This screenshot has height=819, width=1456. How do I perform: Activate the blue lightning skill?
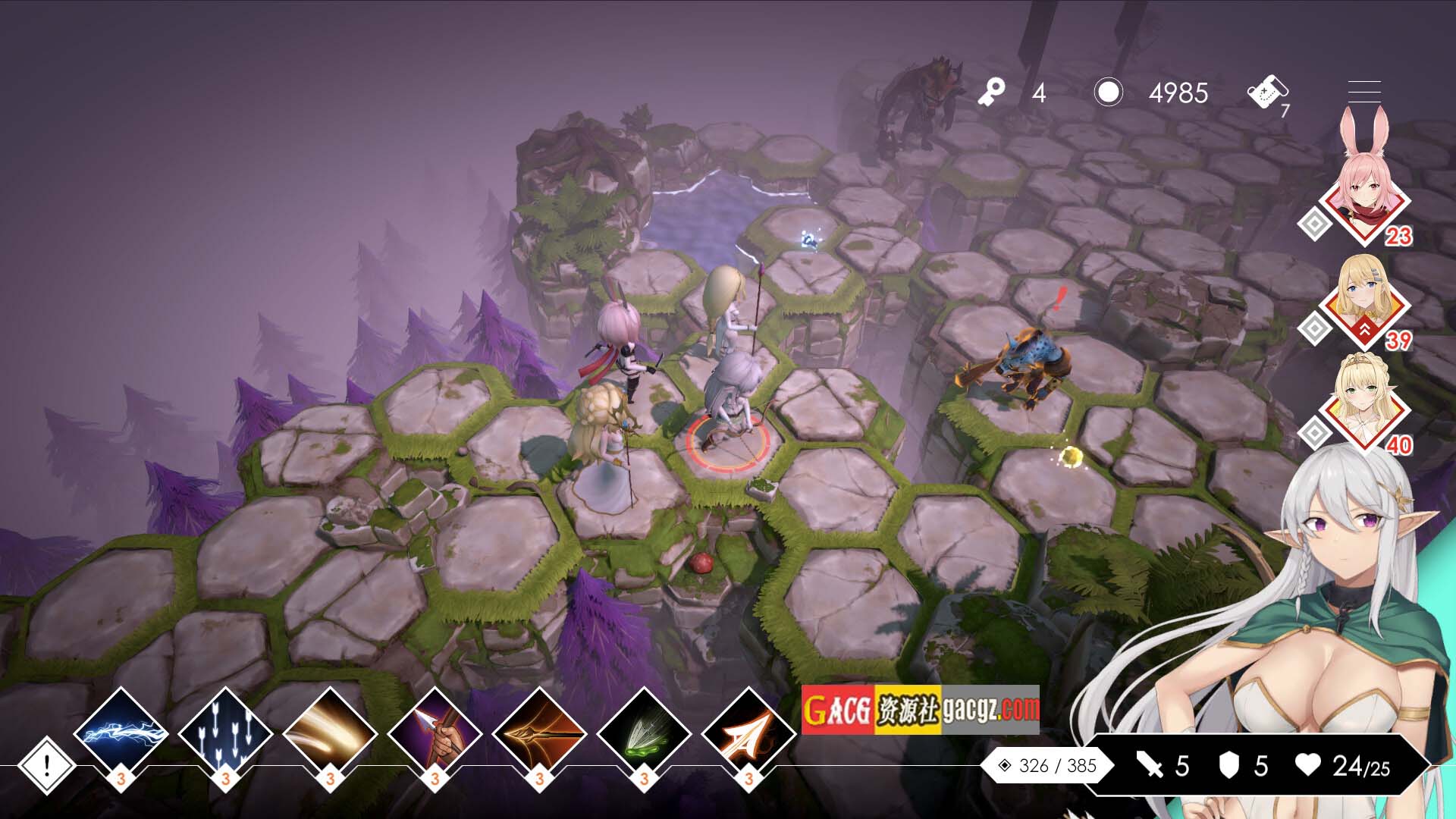pyautogui.click(x=121, y=733)
